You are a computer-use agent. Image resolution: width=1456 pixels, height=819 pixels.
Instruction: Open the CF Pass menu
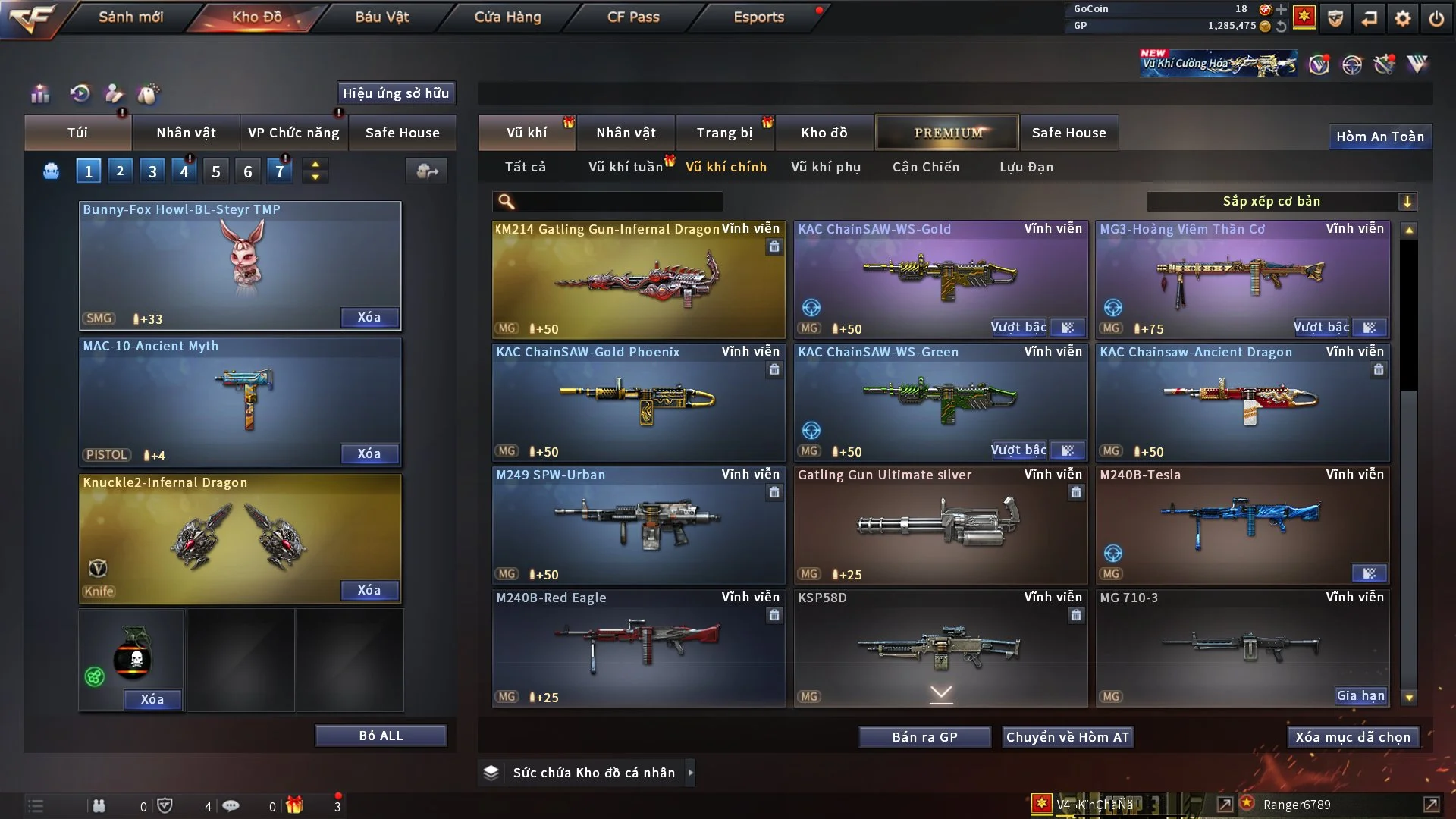(x=633, y=17)
